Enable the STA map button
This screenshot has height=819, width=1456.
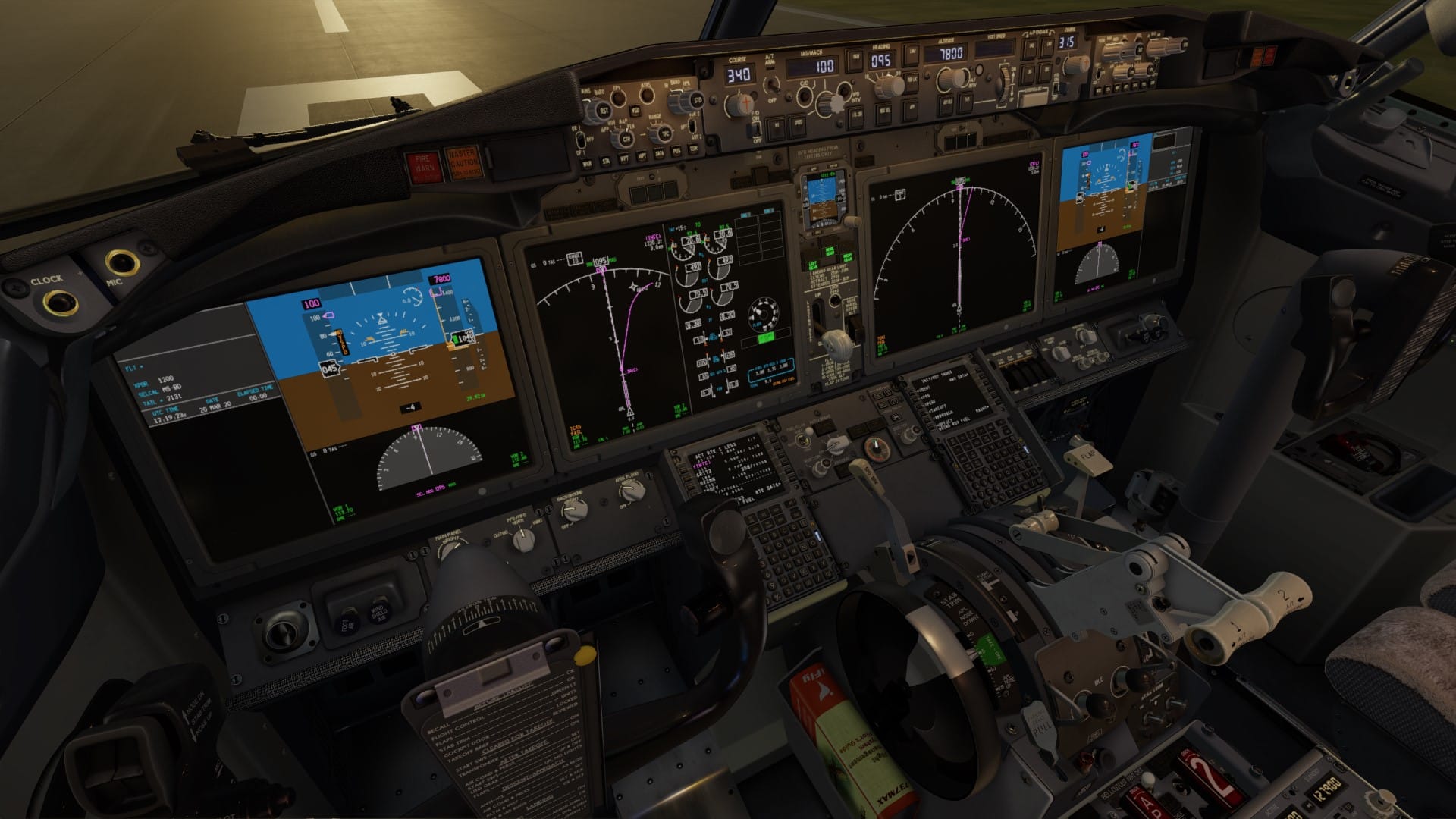tap(607, 161)
